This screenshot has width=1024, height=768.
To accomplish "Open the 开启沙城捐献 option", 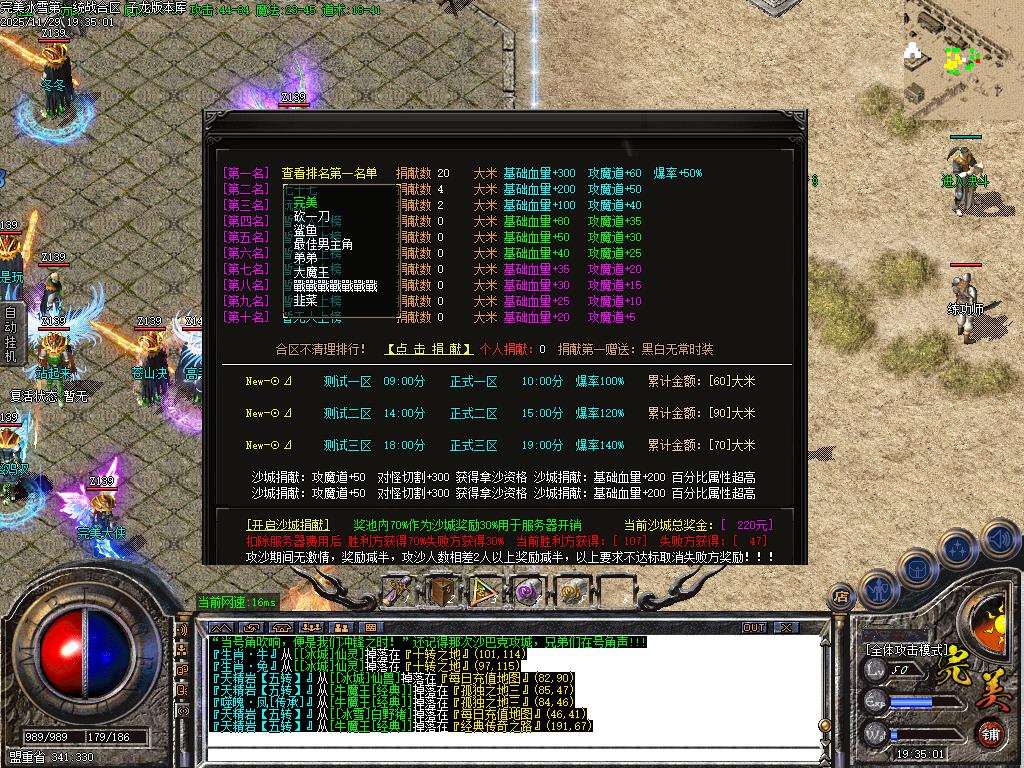I will coord(287,525).
